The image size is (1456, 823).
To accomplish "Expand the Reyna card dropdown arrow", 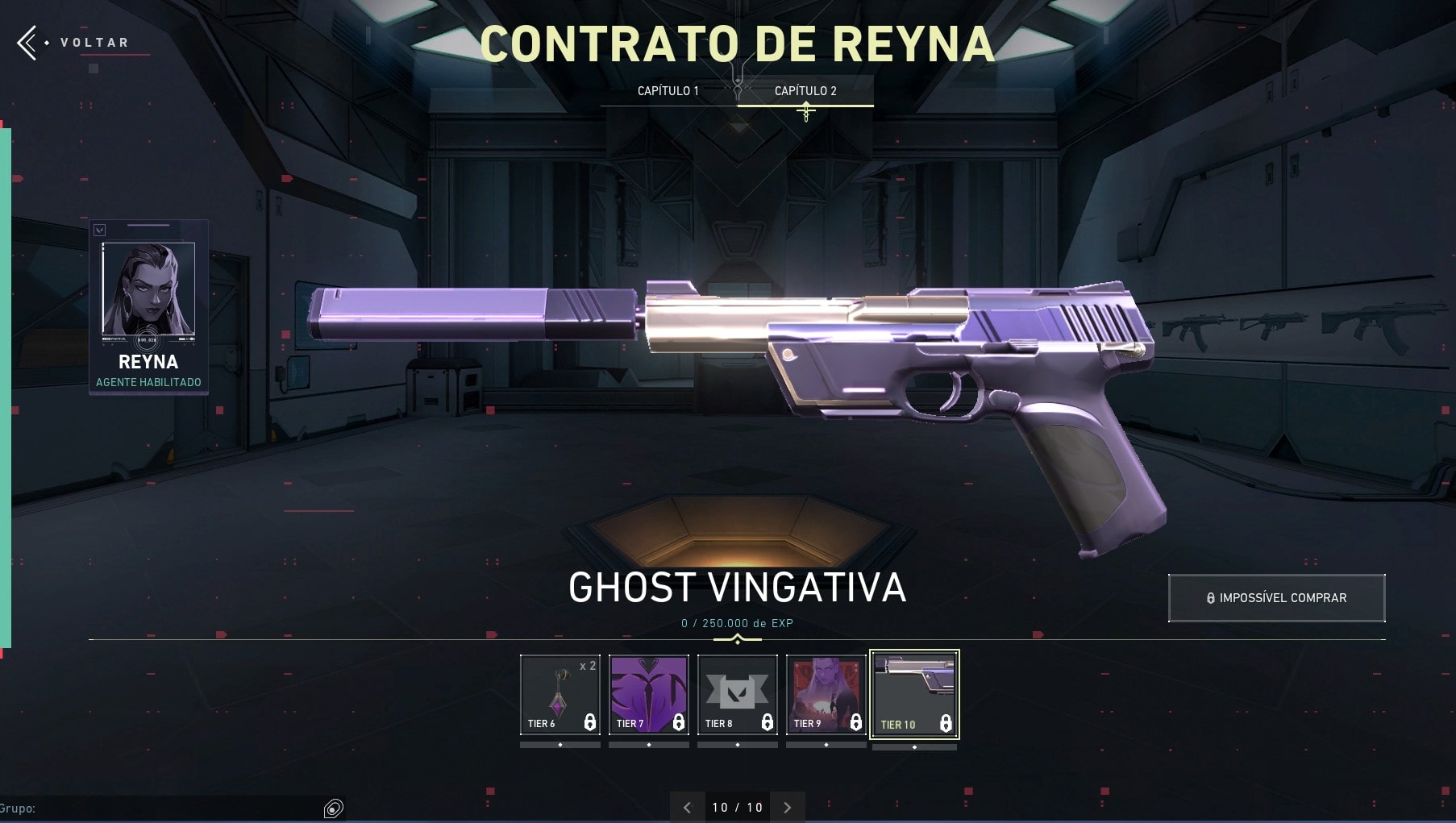I will [x=101, y=230].
